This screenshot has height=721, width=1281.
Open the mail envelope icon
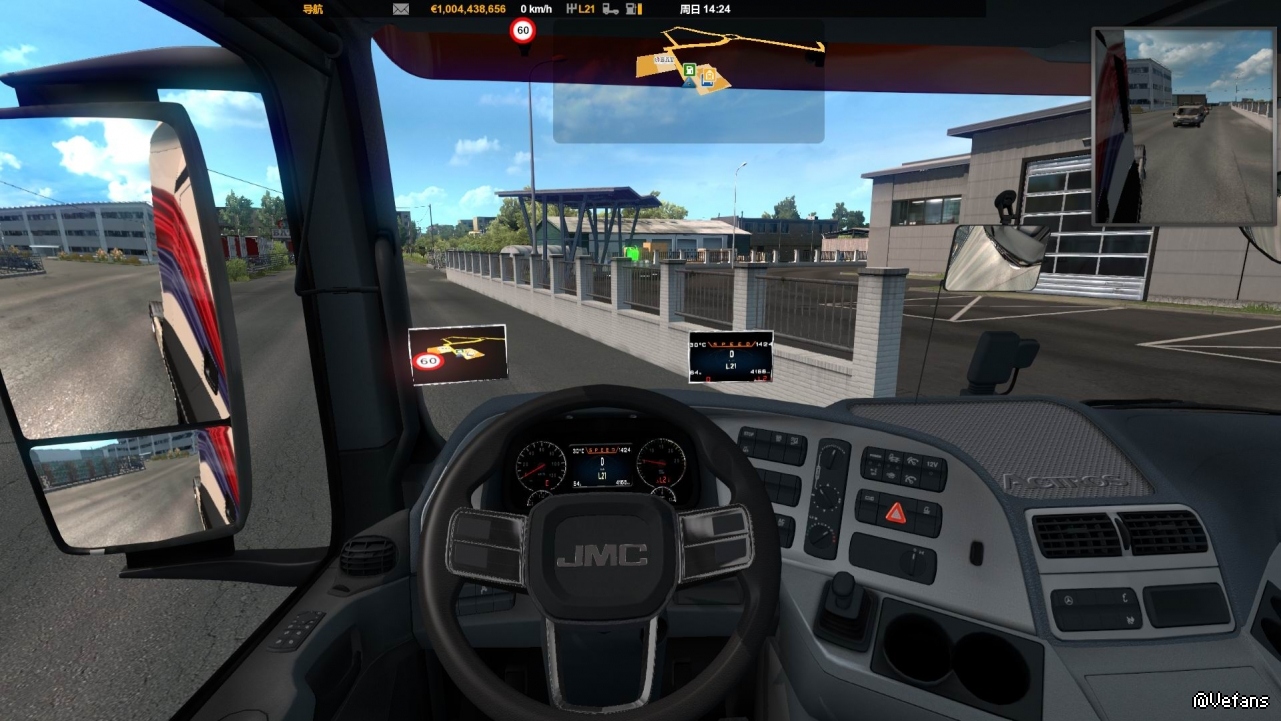401,9
